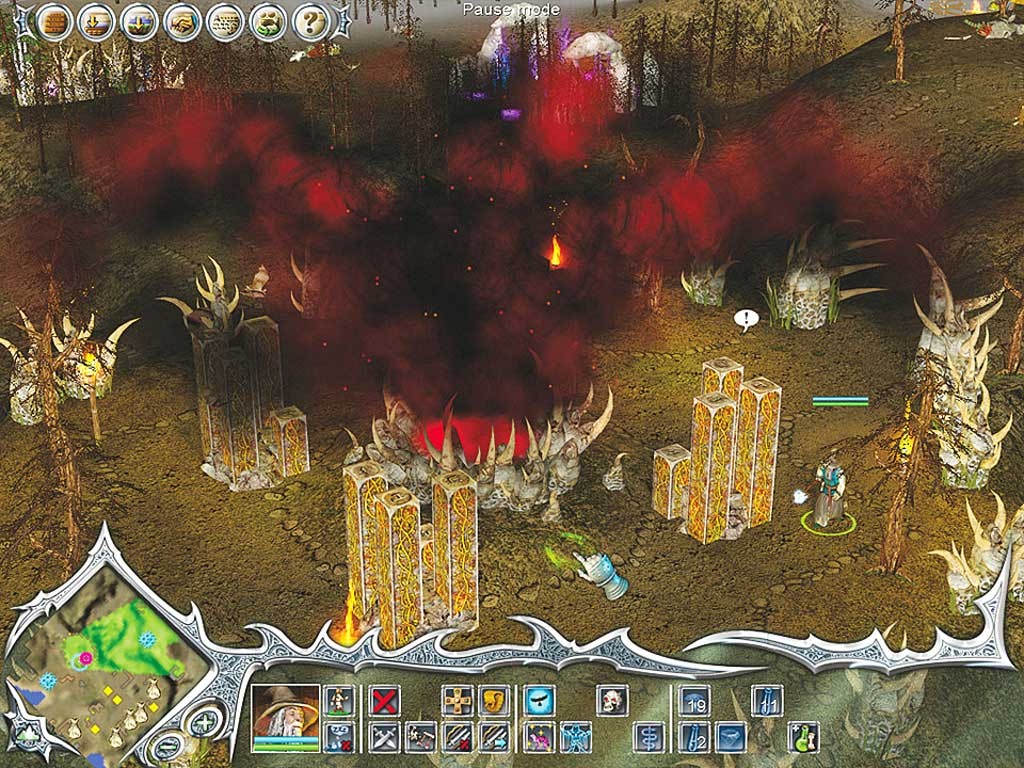
Task: Choose the golden cross command icon
Action: 457,700
